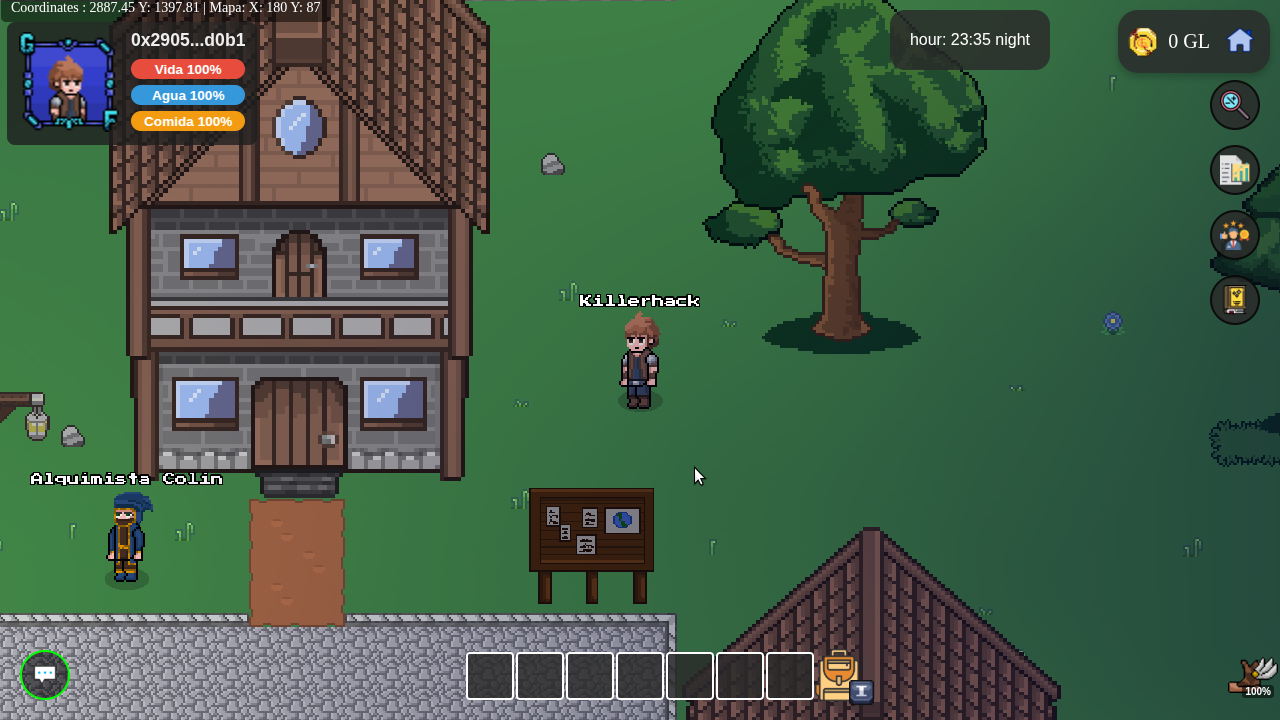The height and width of the screenshot is (720, 1280).
Task: Open the statistics report panel
Action: [x=1234, y=169]
